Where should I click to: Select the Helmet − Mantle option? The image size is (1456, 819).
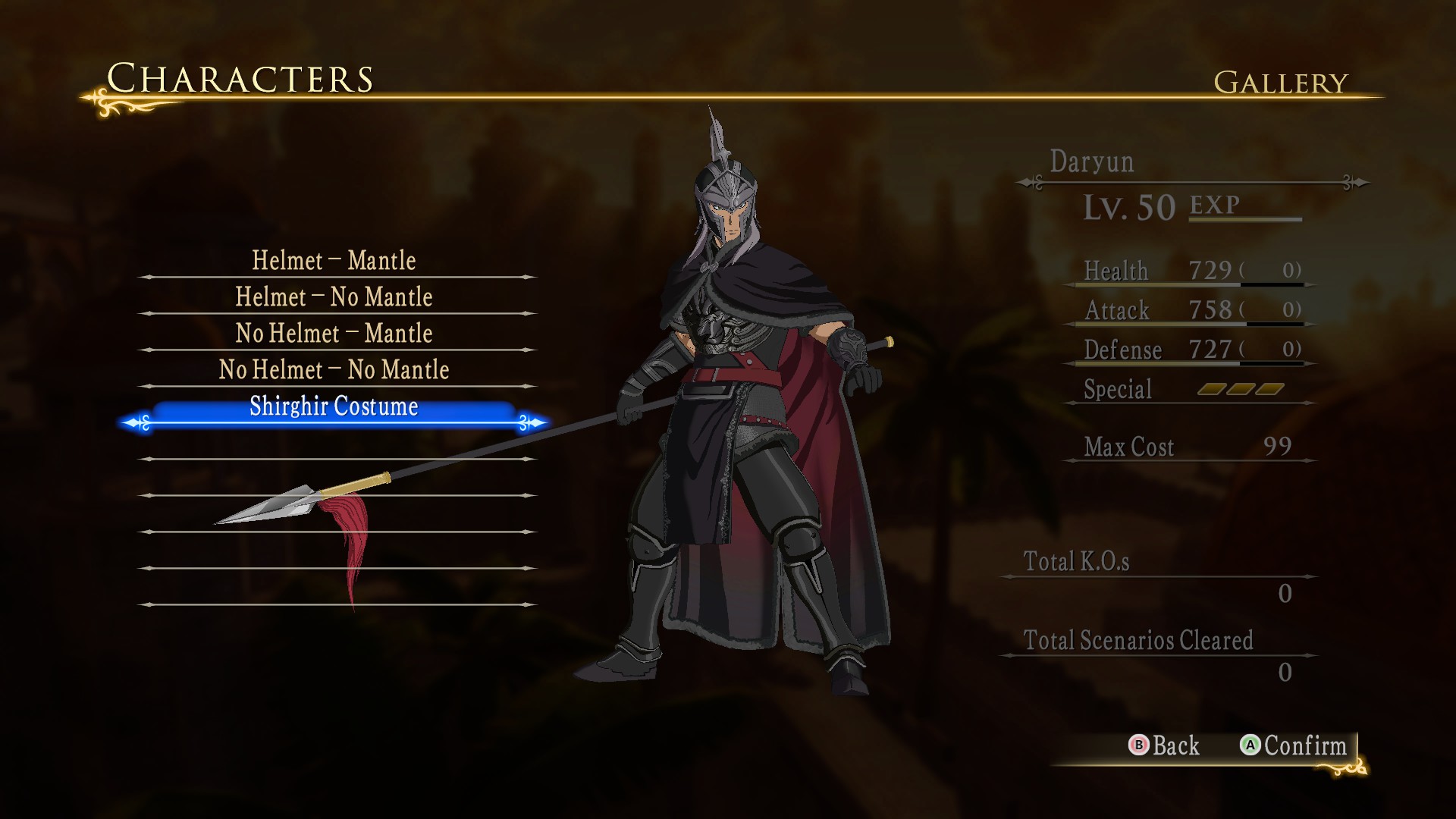tap(334, 260)
